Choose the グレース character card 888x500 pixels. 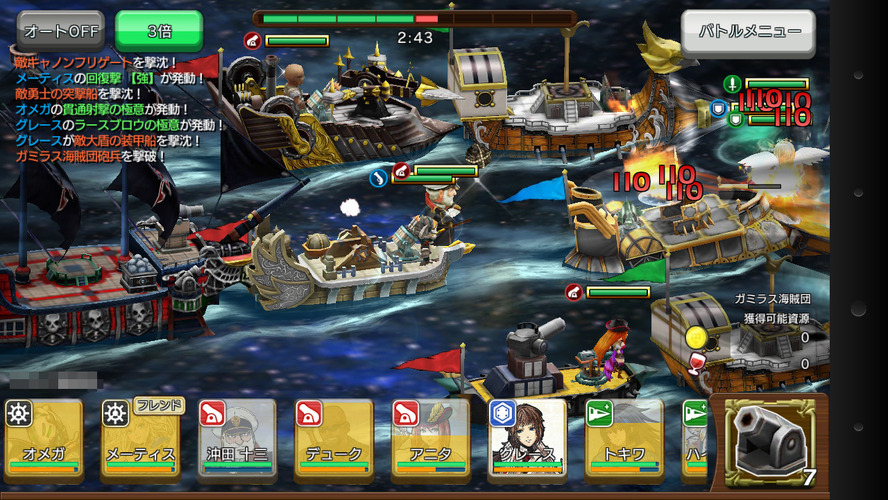coord(527,440)
